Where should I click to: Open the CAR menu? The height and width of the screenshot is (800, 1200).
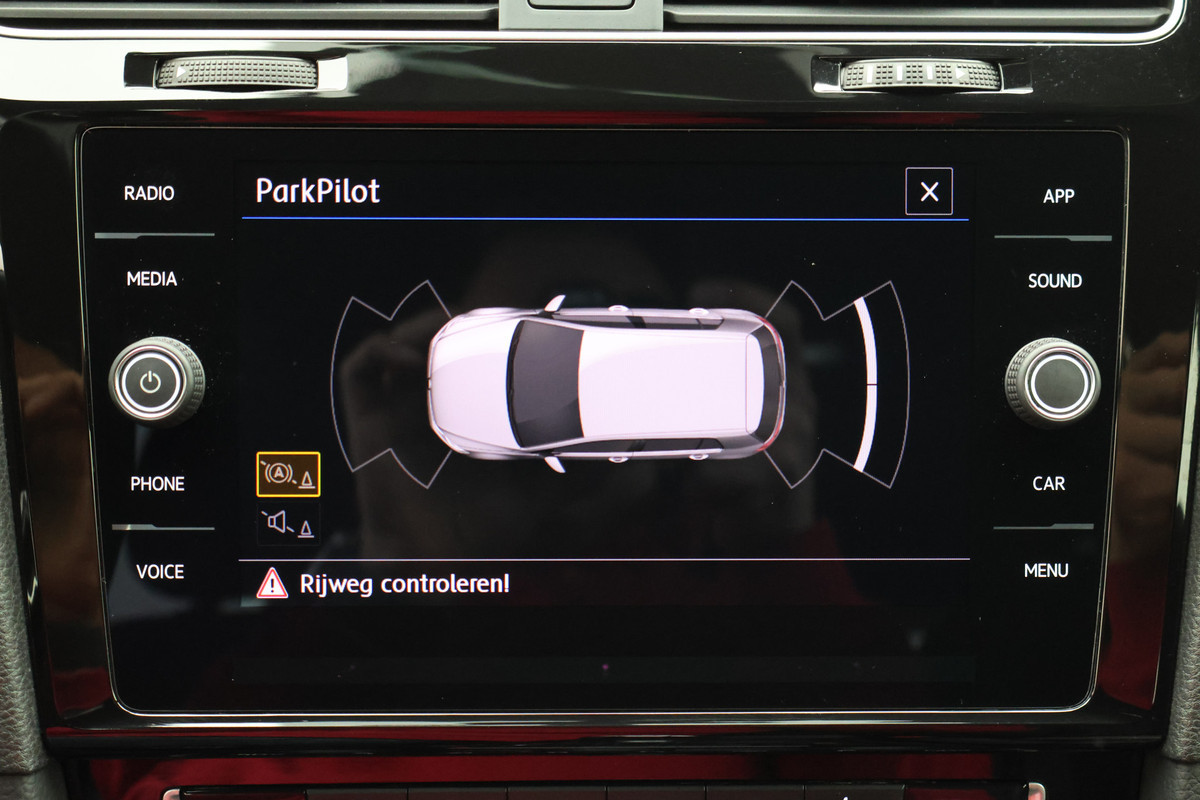(x=1048, y=484)
